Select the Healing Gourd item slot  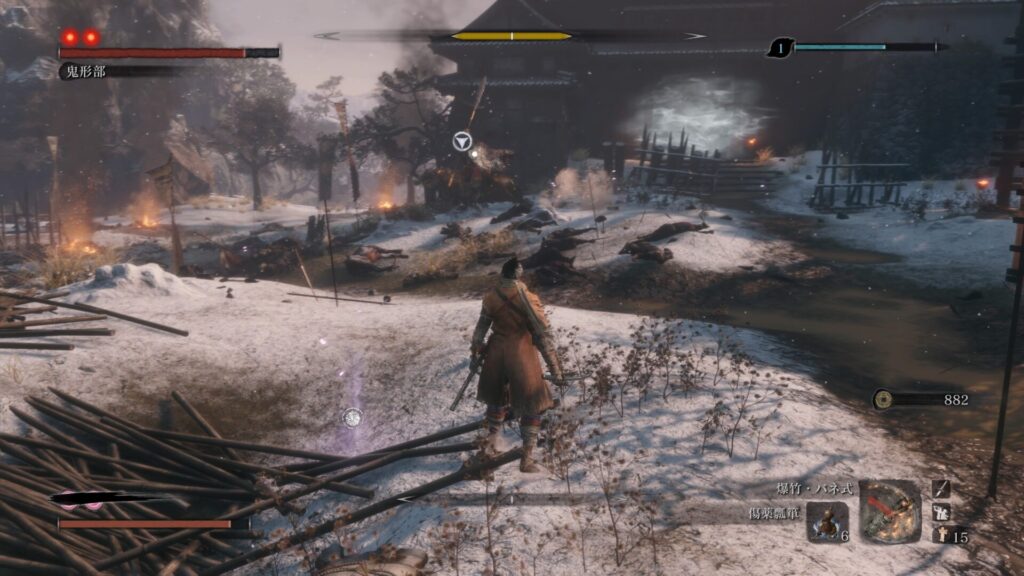coord(827,521)
